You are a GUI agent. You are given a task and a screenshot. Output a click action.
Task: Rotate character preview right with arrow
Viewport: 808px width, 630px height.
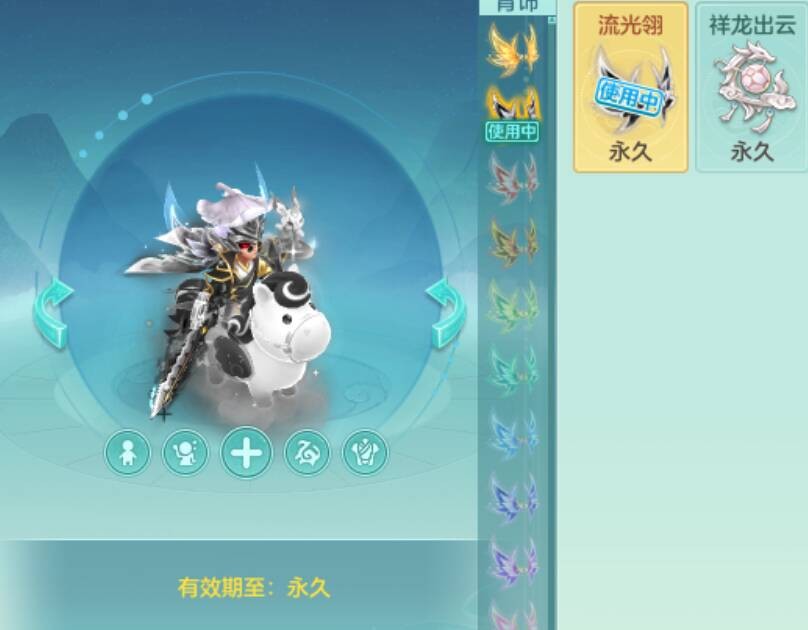point(447,312)
